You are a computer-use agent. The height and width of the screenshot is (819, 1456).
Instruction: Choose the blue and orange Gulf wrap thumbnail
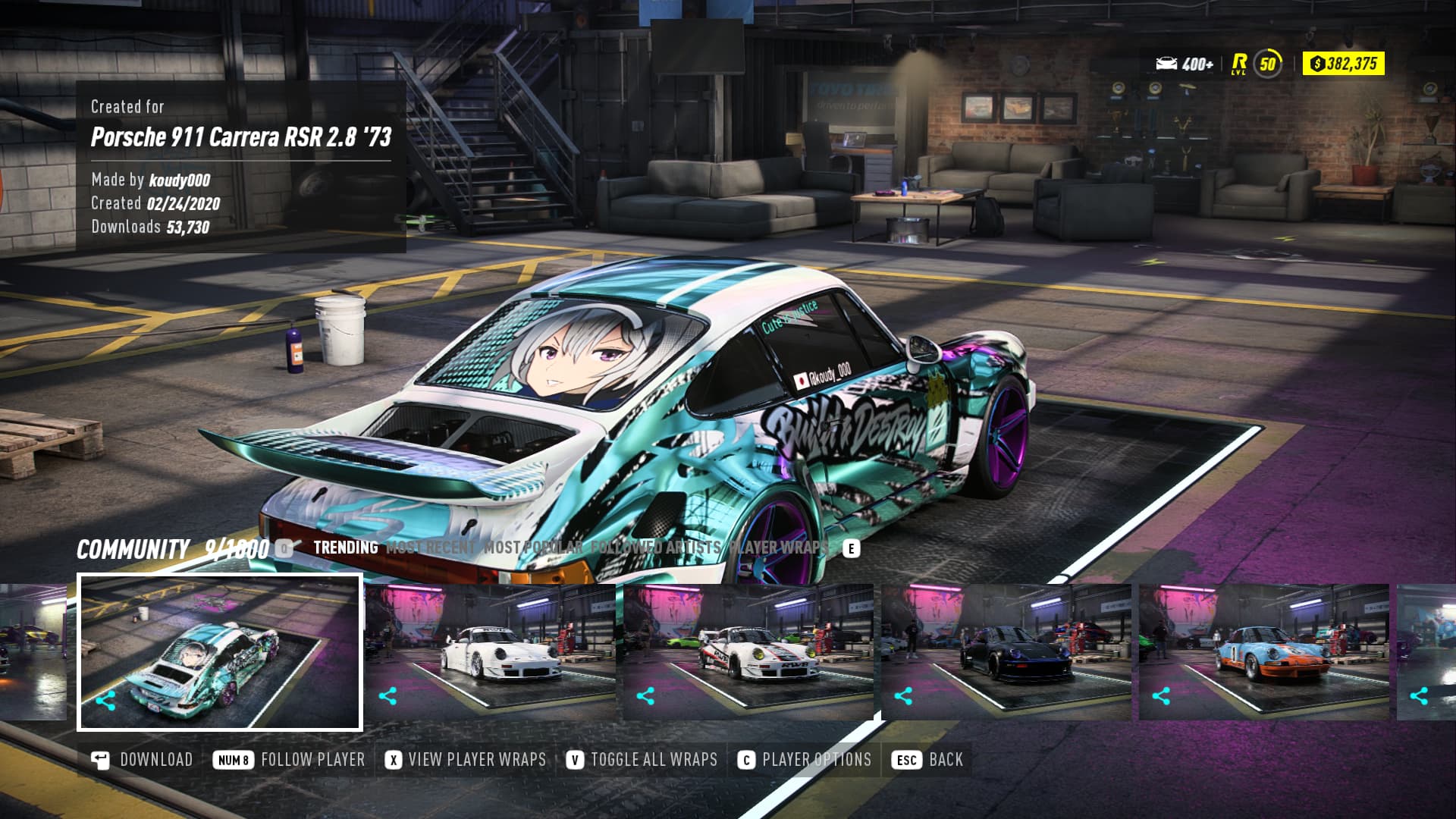(1265, 653)
